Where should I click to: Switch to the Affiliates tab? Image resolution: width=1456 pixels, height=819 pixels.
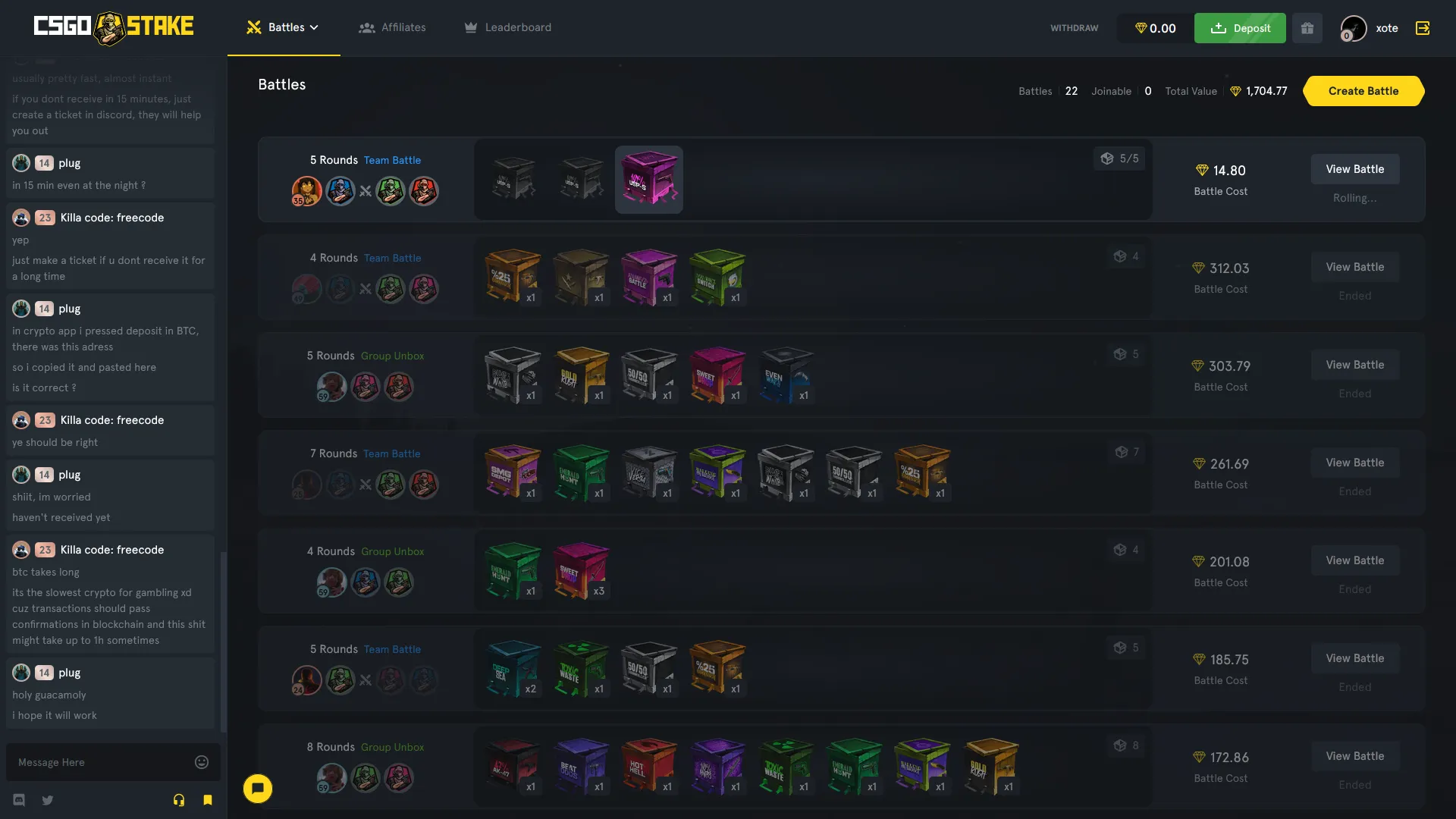pos(393,27)
